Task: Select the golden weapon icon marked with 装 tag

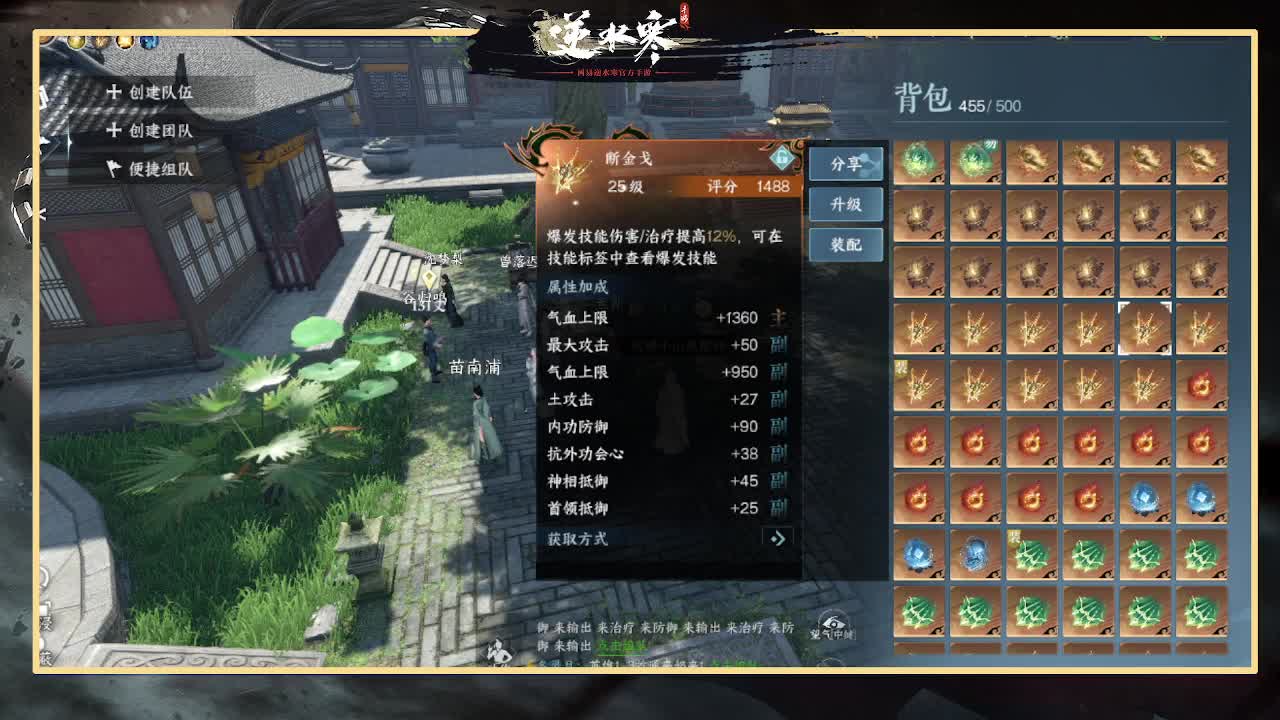Action: (916, 387)
